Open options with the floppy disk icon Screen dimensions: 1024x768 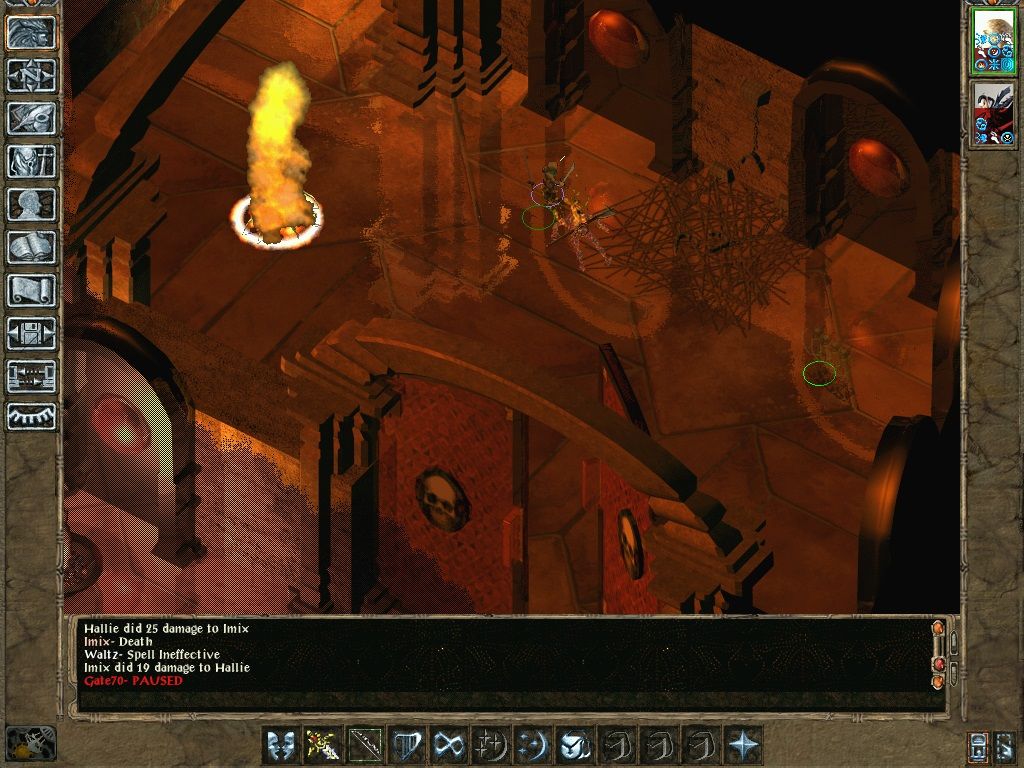coord(31,333)
